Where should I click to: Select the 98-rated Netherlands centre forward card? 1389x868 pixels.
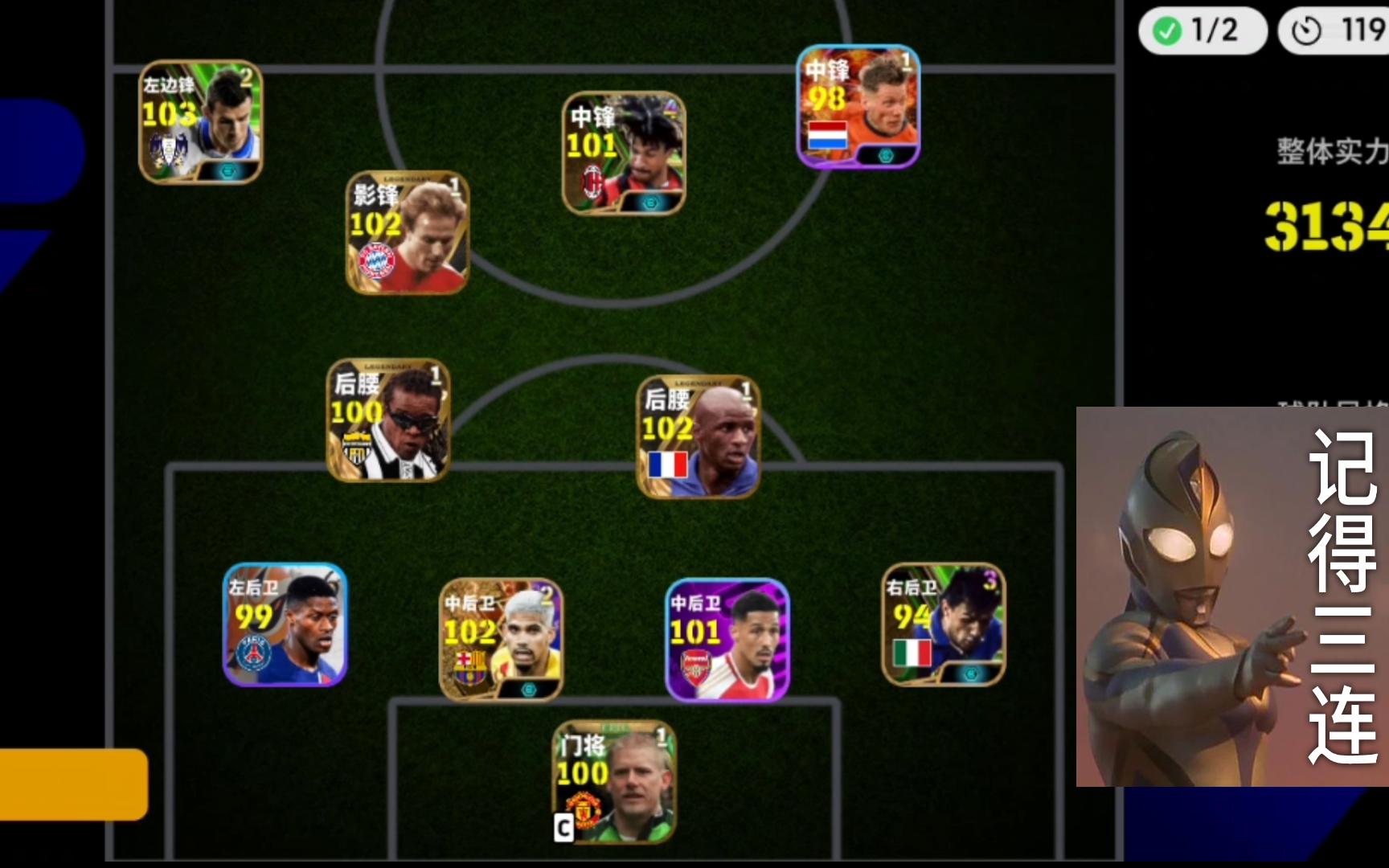coord(858,107)
